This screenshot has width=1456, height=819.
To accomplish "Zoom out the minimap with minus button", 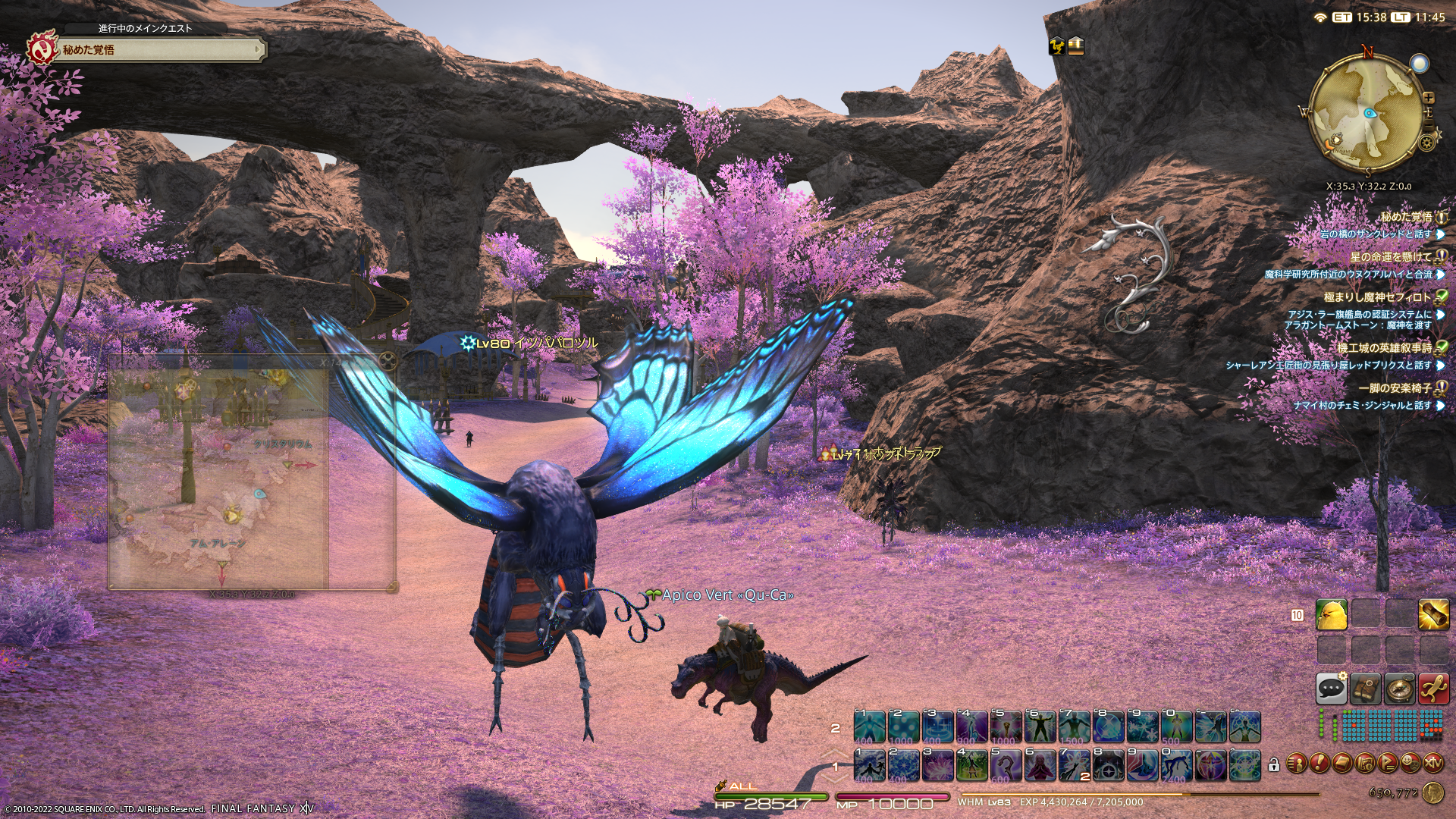I will coord(1429,124).
